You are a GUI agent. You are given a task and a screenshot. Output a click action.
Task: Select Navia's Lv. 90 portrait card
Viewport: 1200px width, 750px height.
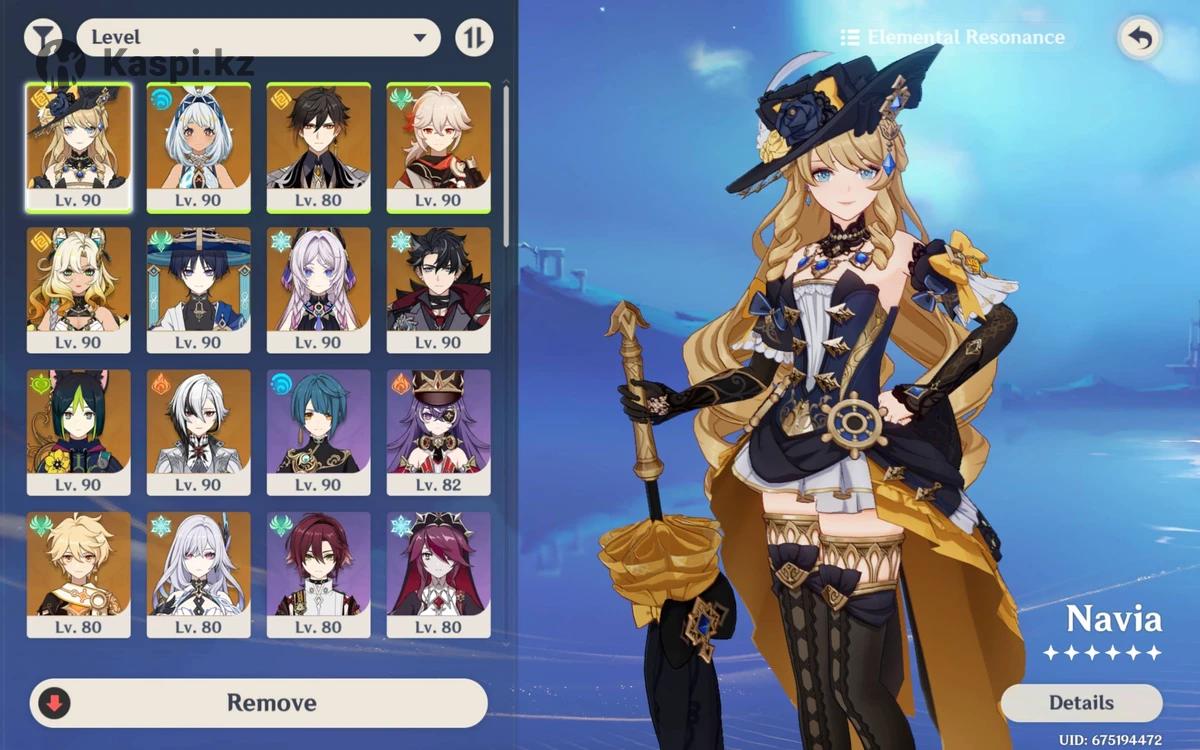coord(78,147)
